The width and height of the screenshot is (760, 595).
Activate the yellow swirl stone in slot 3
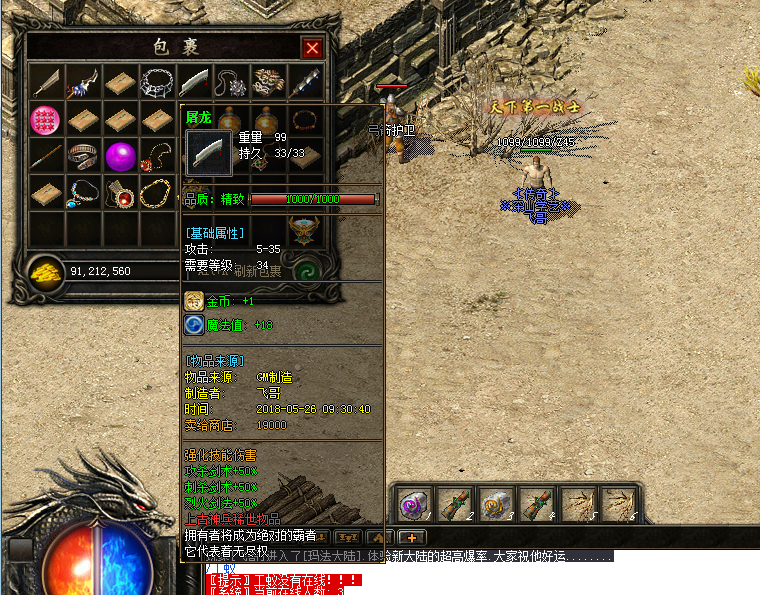pyautogui.click(x=495, y=503)
